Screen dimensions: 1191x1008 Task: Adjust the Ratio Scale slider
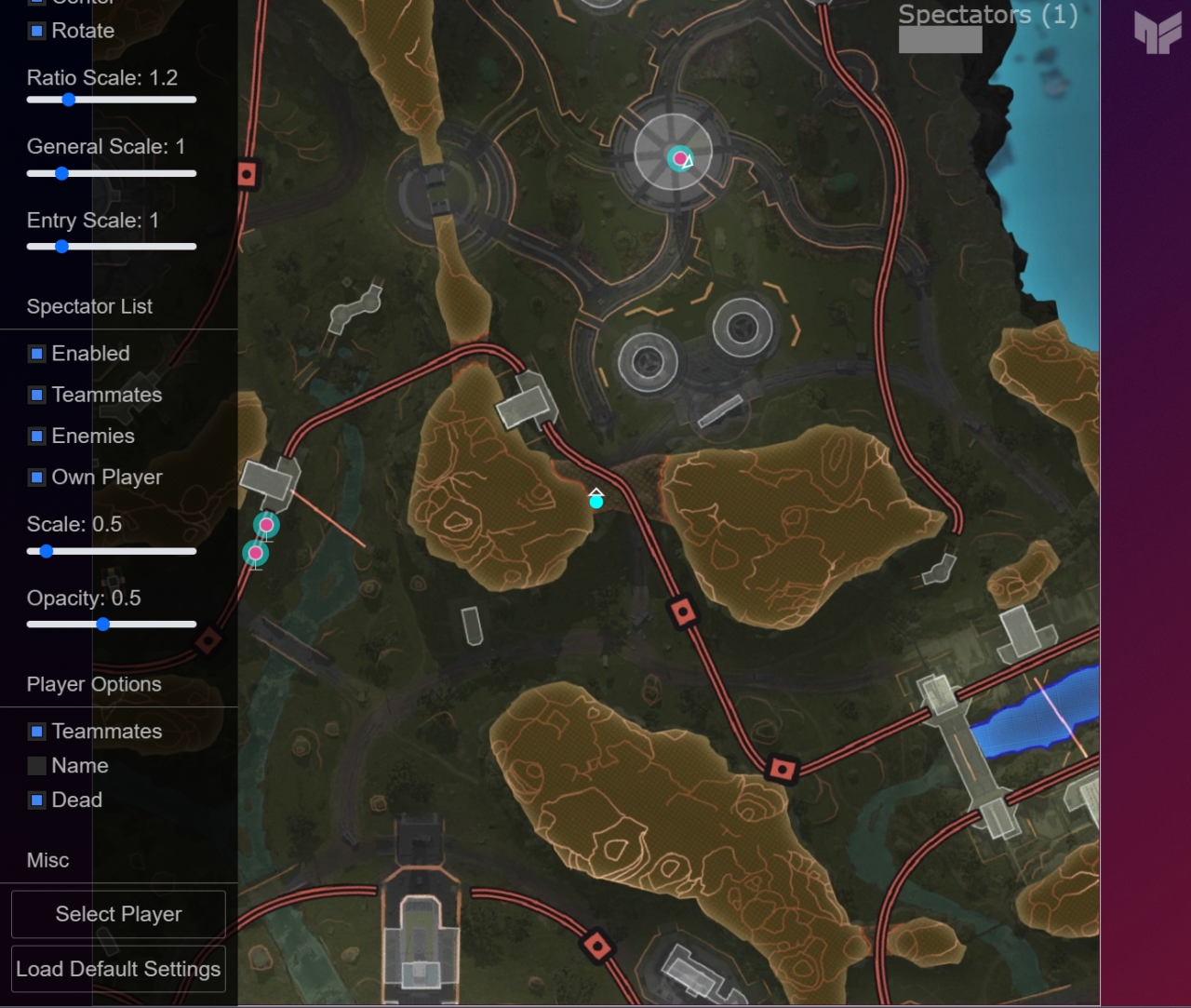pyautogui.click(x=68, y=100)
